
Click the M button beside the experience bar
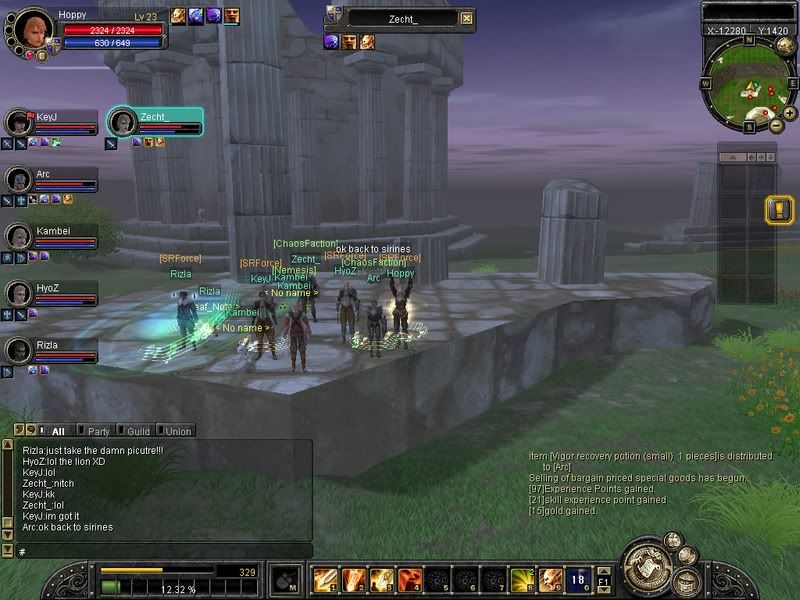coord(286,579)
